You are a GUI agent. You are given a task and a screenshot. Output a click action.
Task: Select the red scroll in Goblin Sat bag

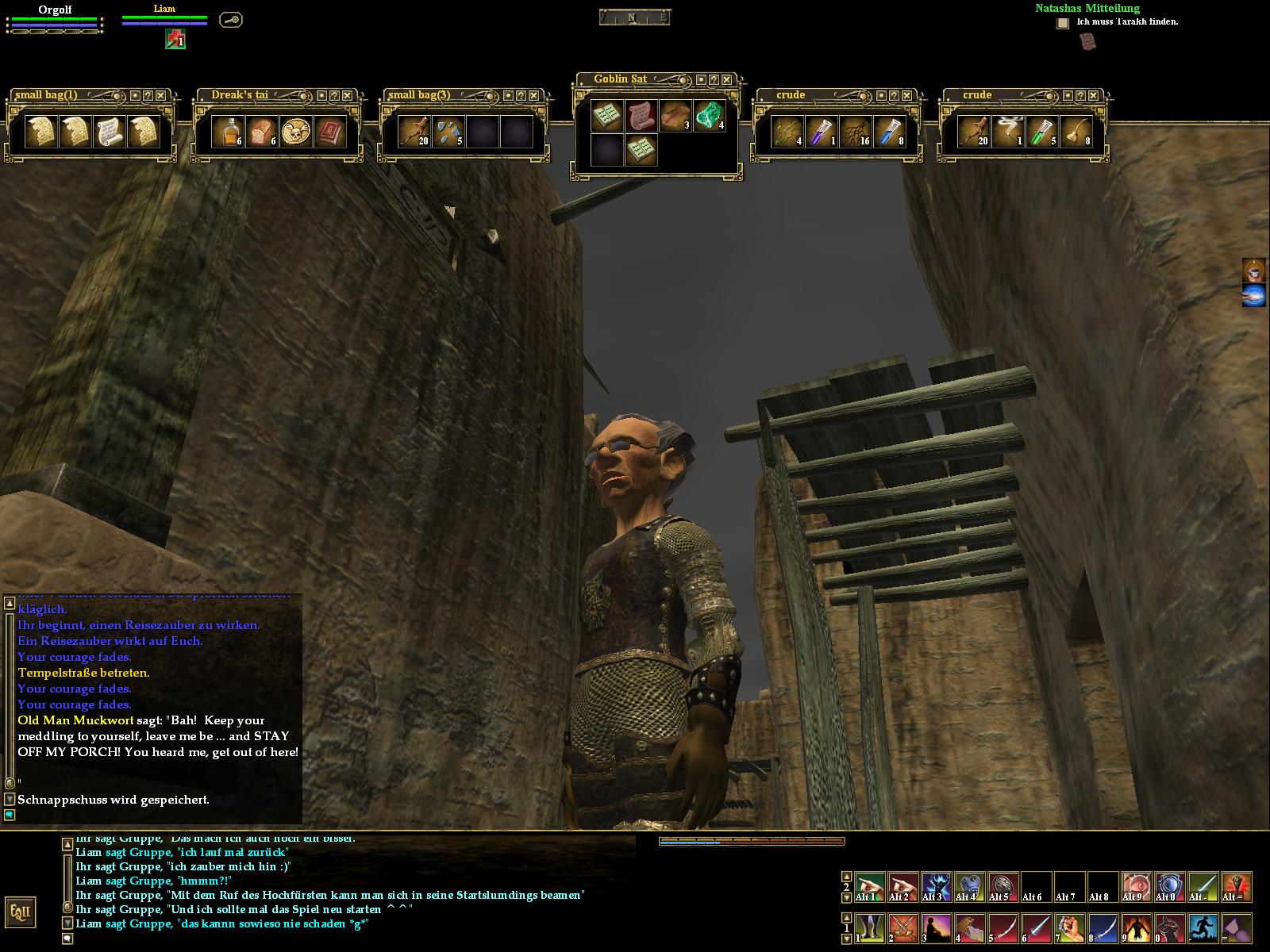coord(641,116)
